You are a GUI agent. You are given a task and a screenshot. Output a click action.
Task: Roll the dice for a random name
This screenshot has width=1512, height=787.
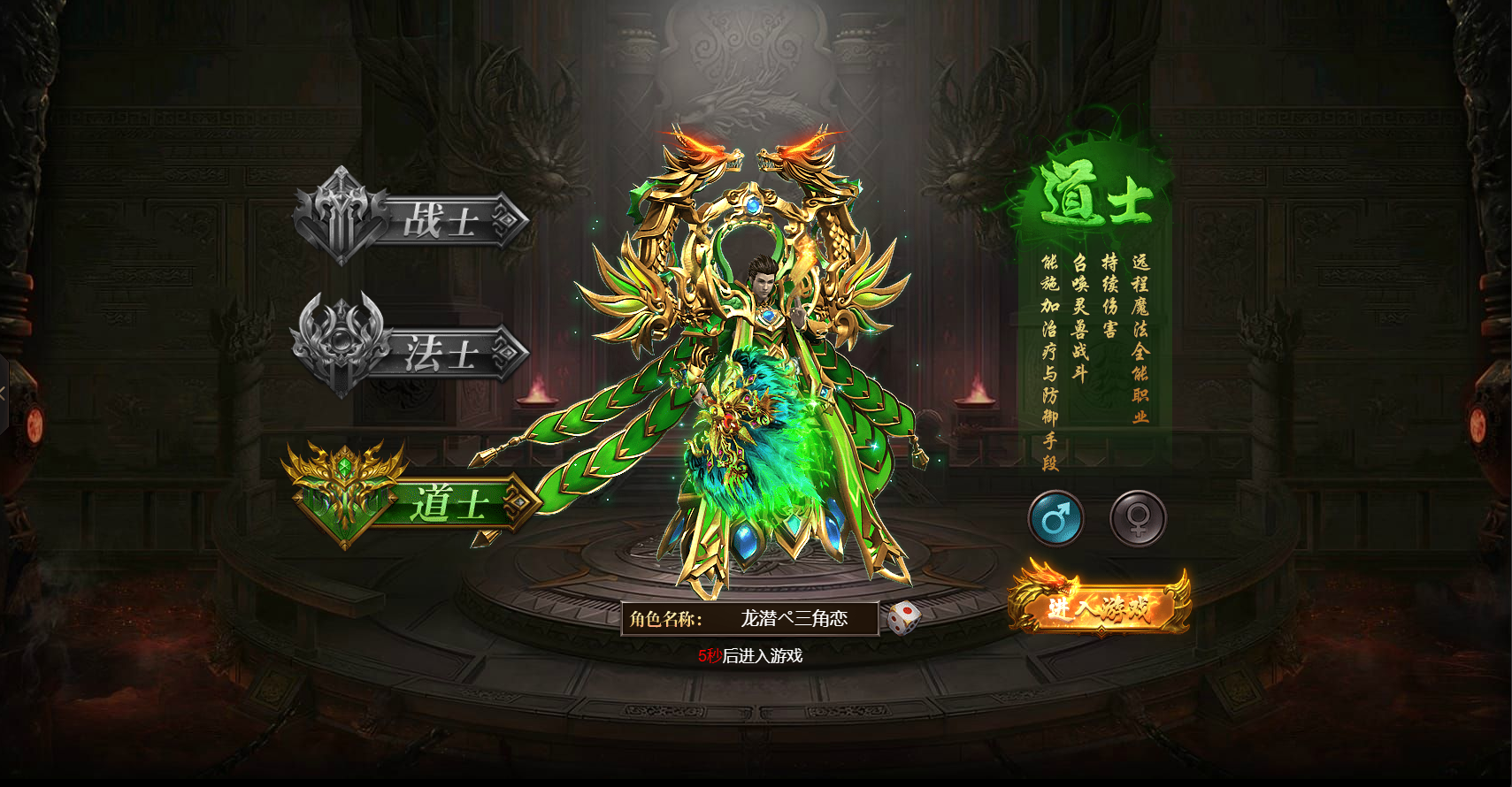click(x=903, y=618)
